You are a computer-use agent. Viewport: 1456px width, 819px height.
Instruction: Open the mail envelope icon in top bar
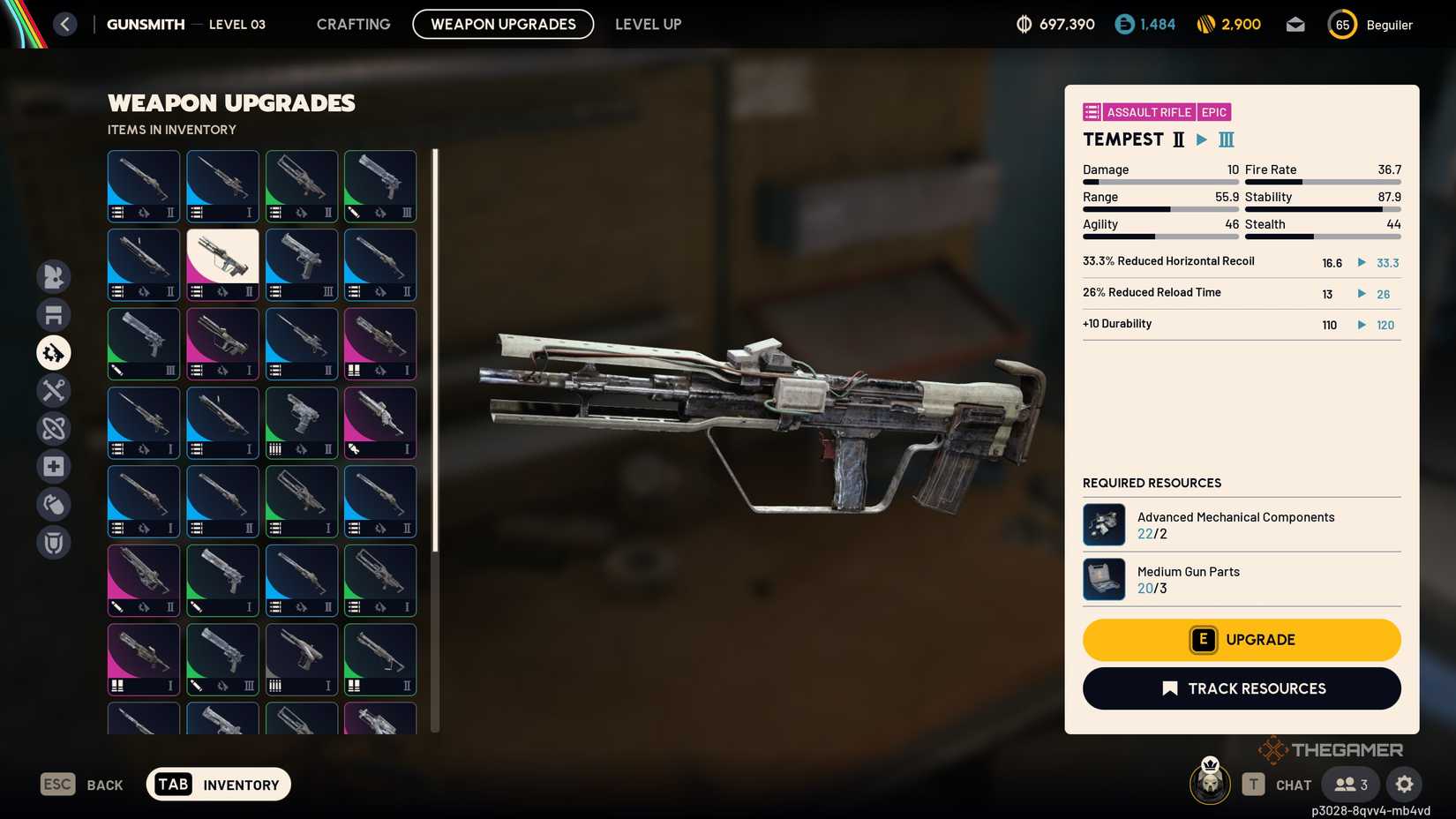pyautogui.click(x=1295, y=24)
